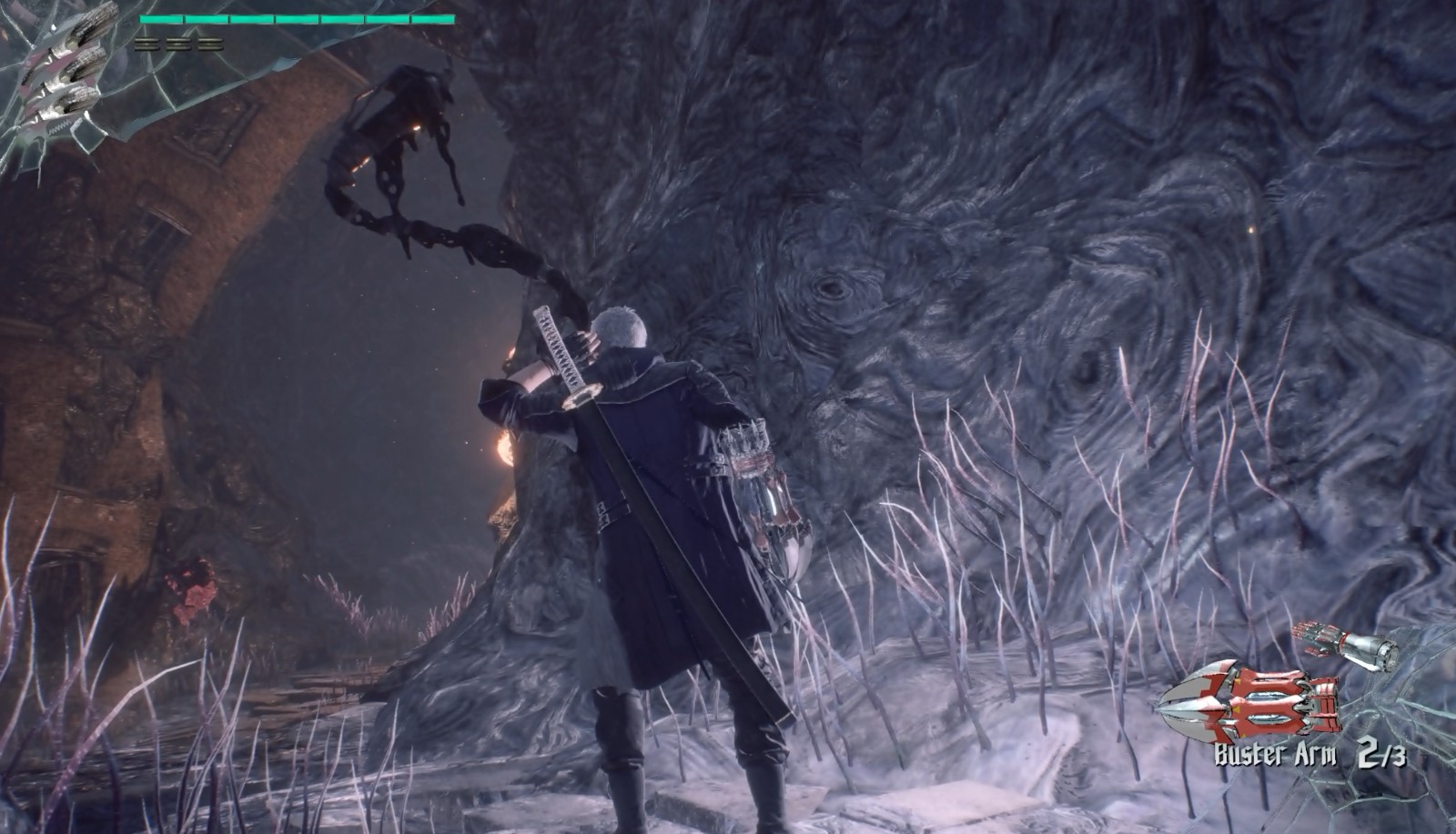Click the middle Devil Breaker charge pip
The height and width of the screenshot is (834, 1456).
click(177, 44)
